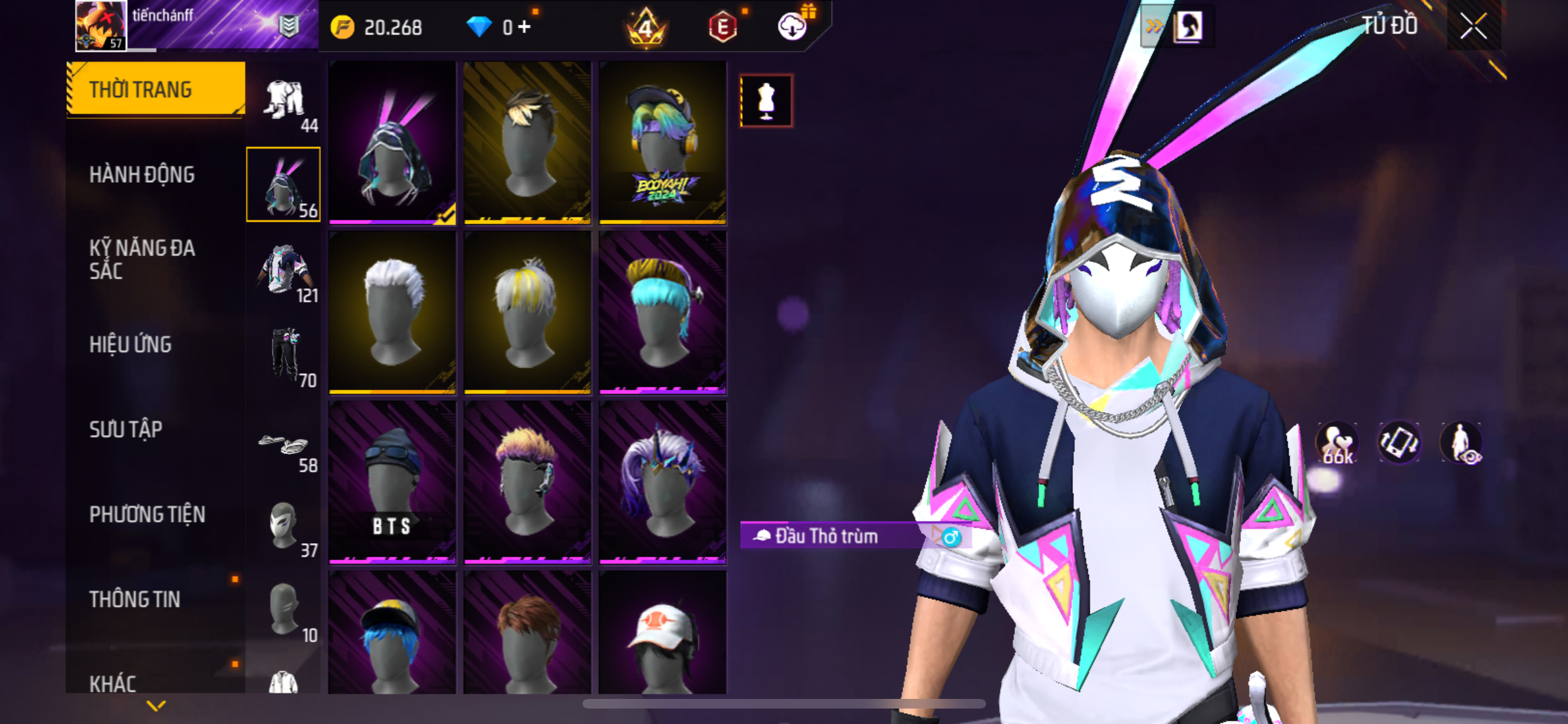Open the SƯU TẬP tab
Screen dimensions: 1568x724
click(126, 429)
